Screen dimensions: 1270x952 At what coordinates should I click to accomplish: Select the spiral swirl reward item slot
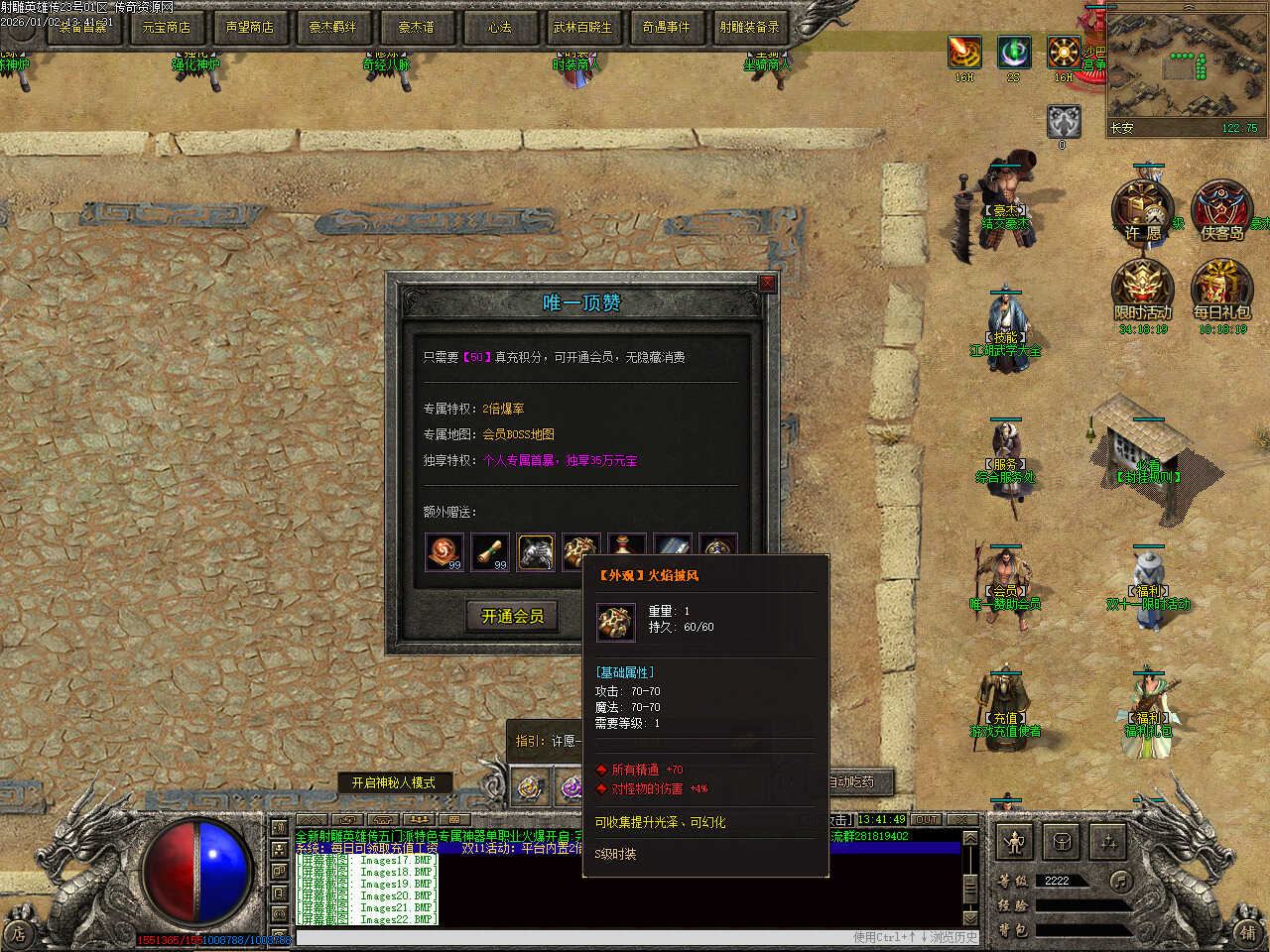444,551
